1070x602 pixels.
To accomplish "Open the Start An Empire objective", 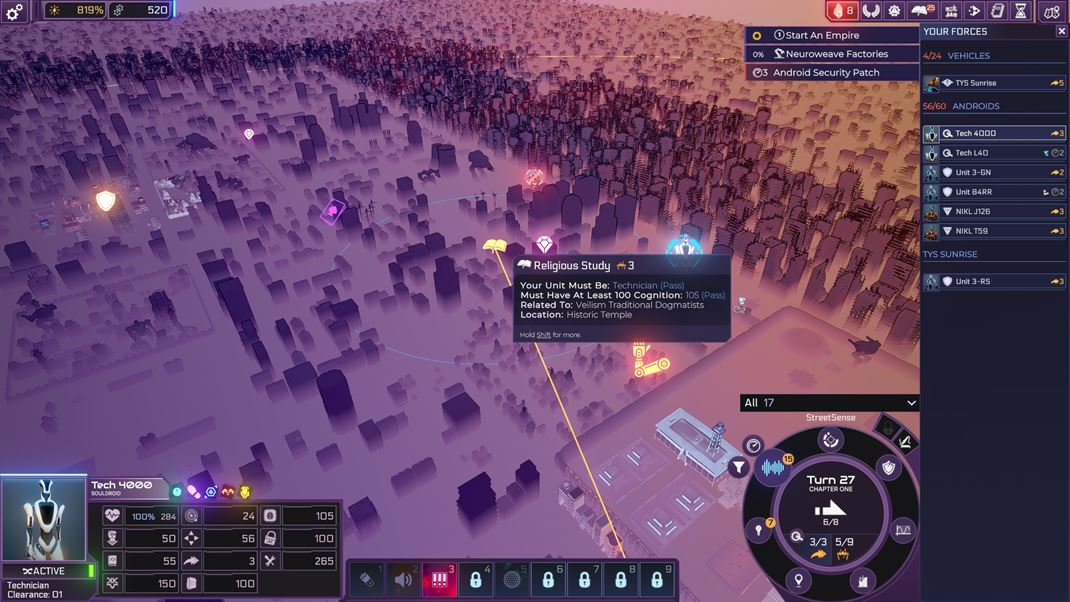I will [832, 36].
